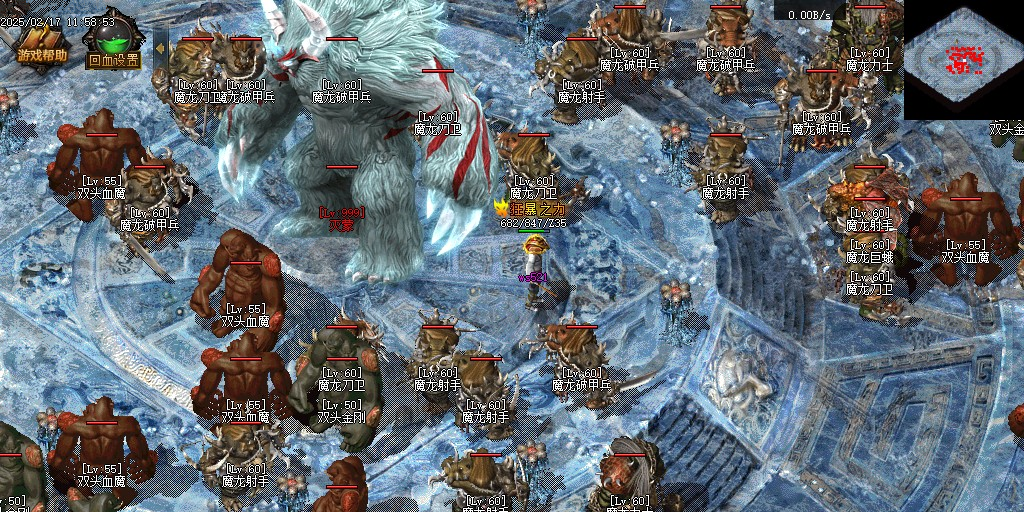1024x512 pixels.
Task: Open the 回血设置 green potion settings
Action: coord(113,47)
